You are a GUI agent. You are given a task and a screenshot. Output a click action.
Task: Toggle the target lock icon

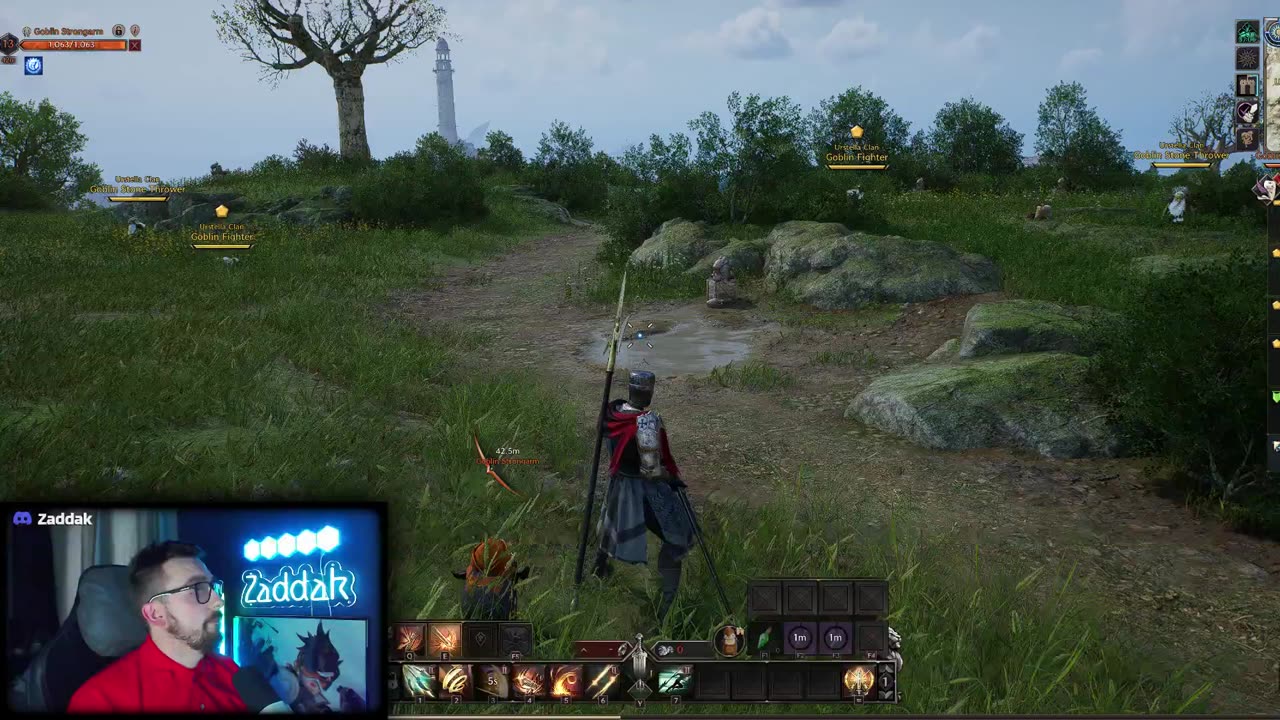pos(118,31)
